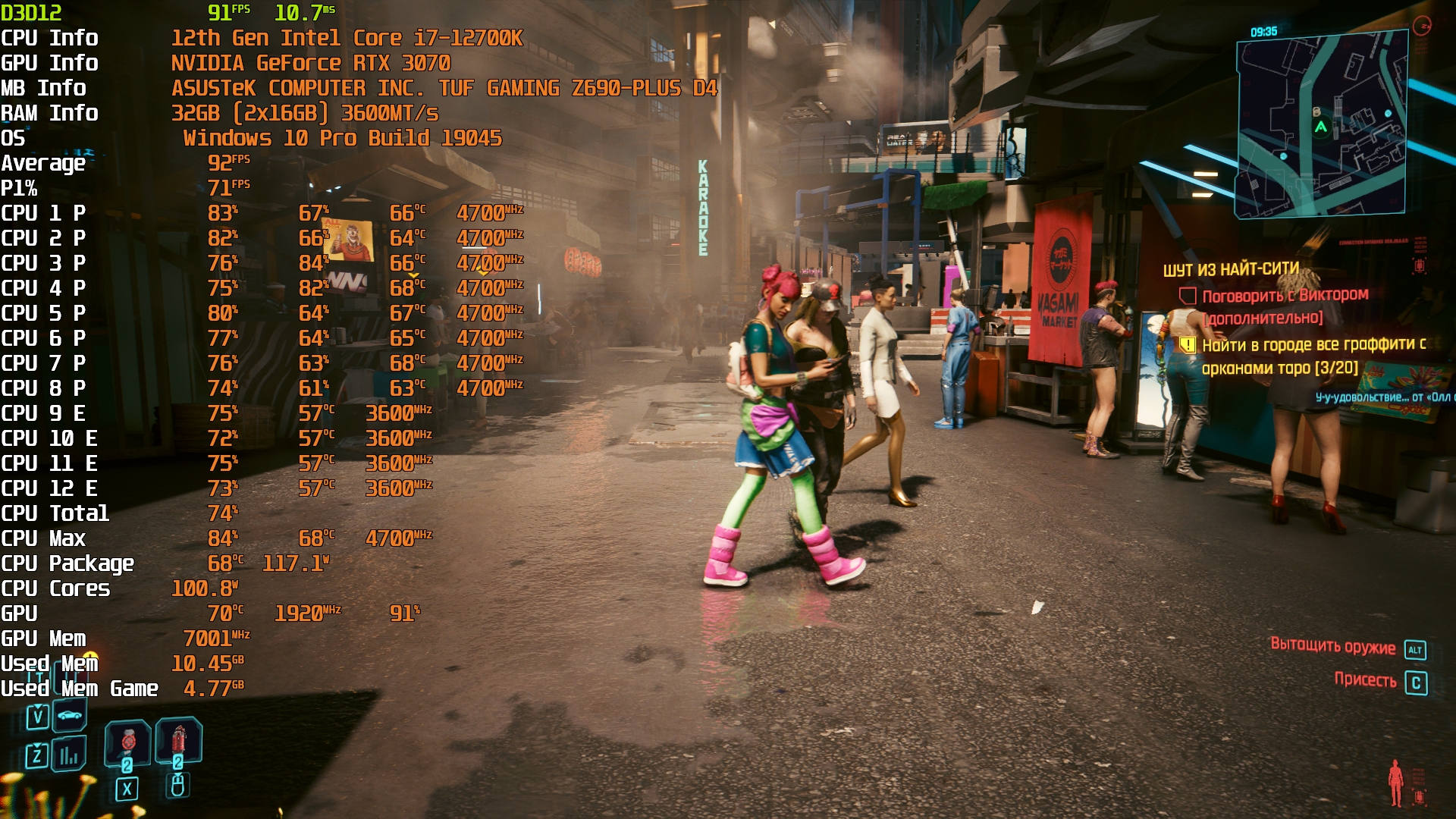Screen dimensions: 1456x819
Task: Select the vehicle call car icon
Action: [x=70, y=715]
